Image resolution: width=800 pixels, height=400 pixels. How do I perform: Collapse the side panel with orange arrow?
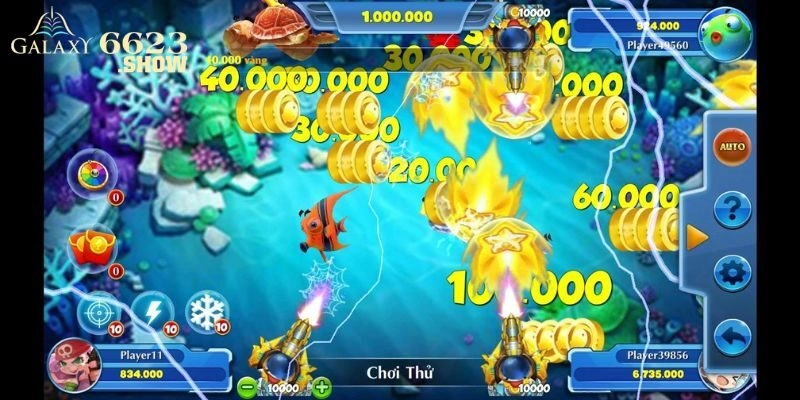(692, 238)
